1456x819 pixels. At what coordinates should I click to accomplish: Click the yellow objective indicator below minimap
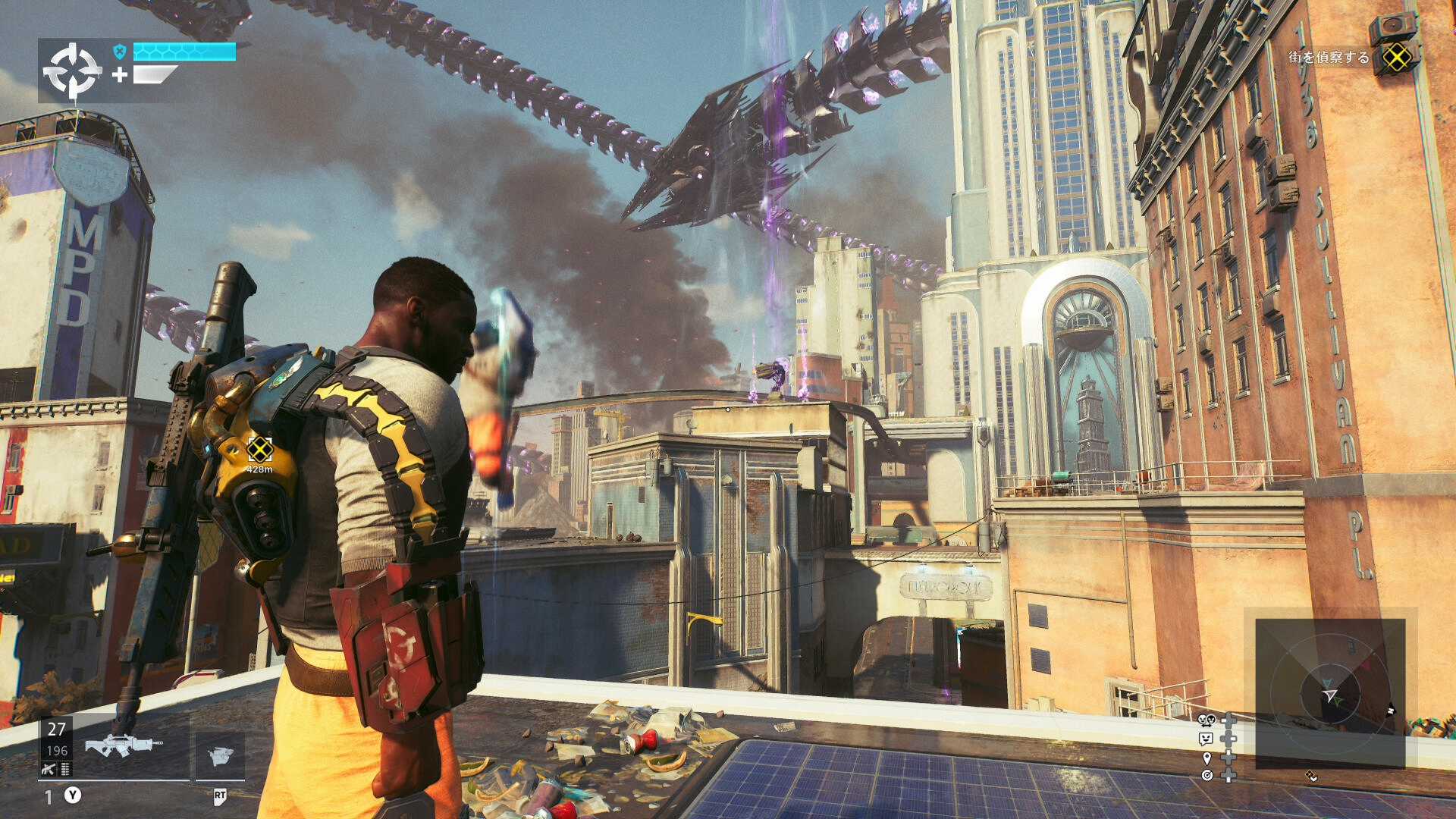1311,776
